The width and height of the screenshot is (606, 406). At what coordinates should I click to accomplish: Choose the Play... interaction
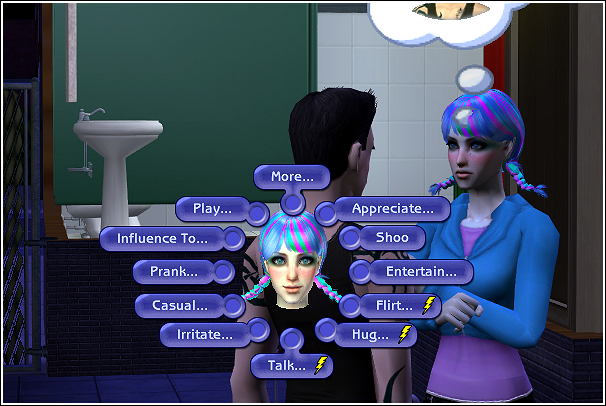click(206, 209)
